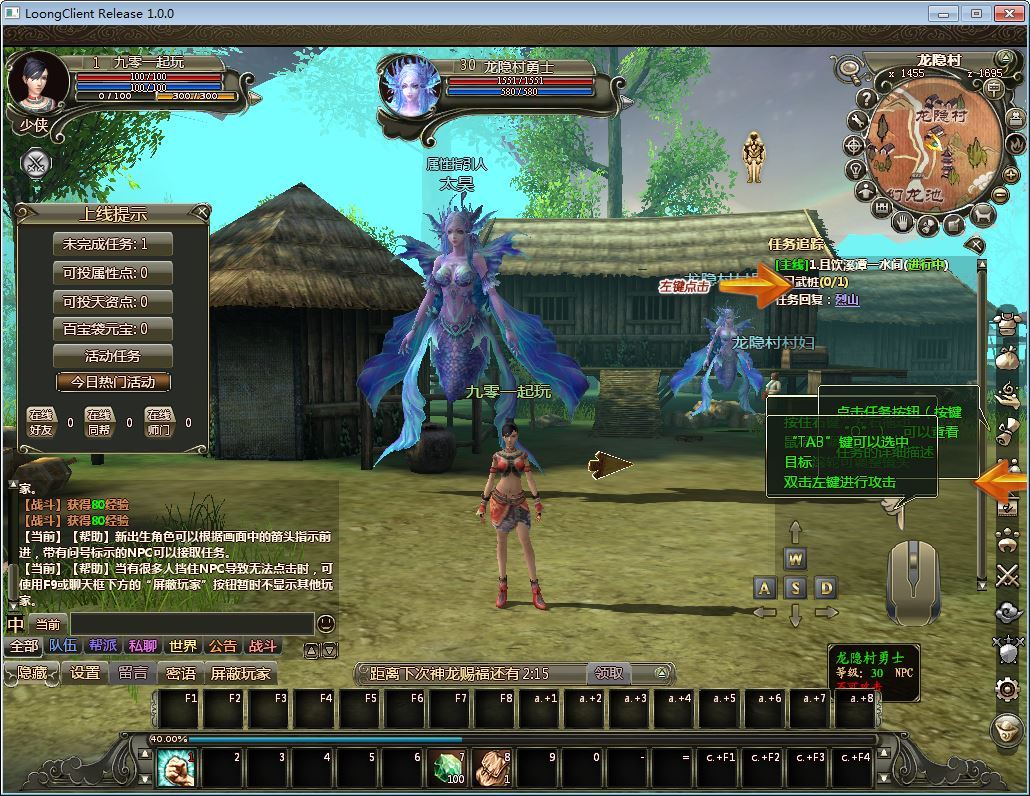Maximize the LoongClient window
Screen dimensions: 1030x796
coord(977,13)
